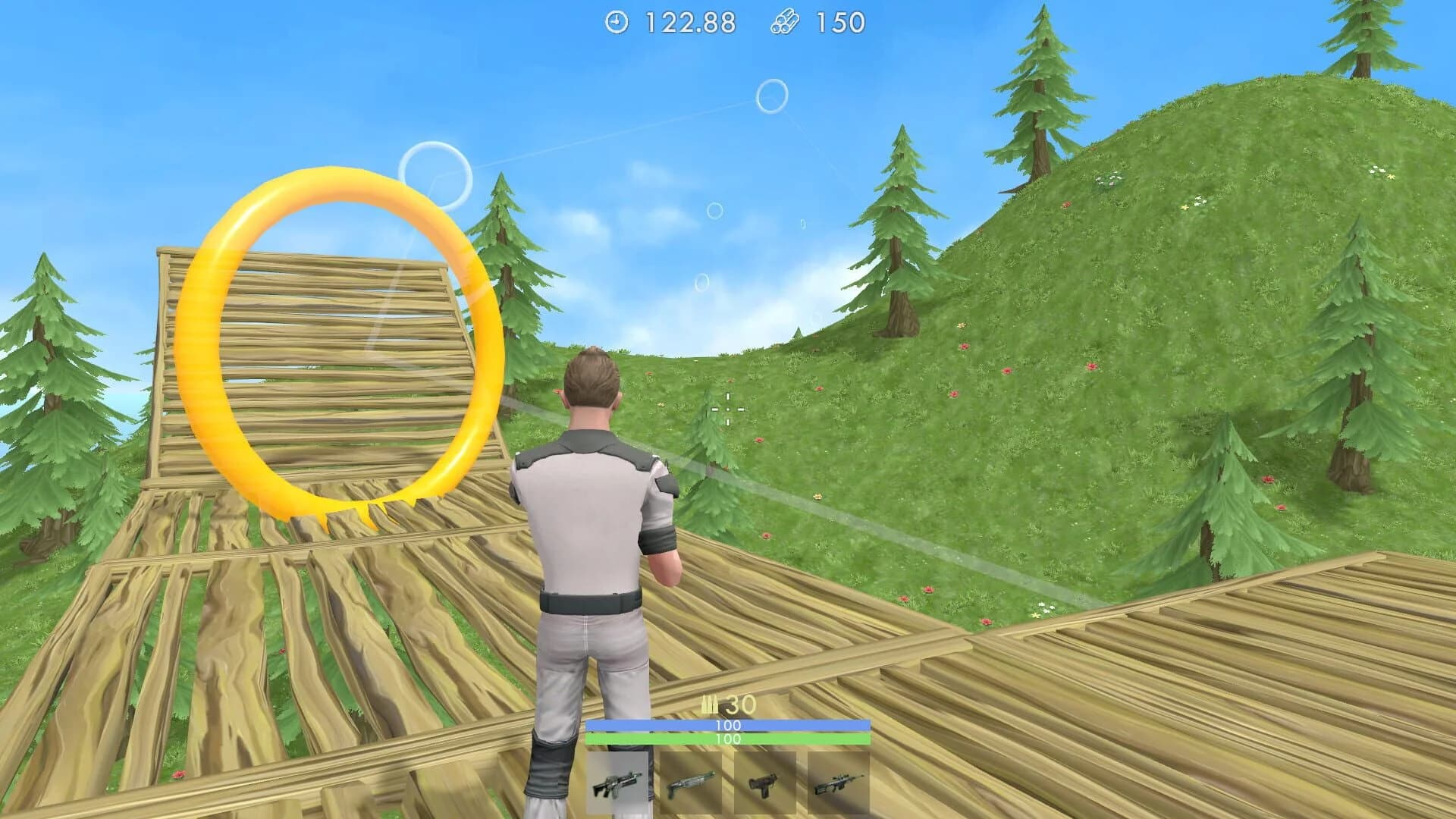Click the 150 wood count number
Screen dimensions: 1456x819
tap(839, 23)
